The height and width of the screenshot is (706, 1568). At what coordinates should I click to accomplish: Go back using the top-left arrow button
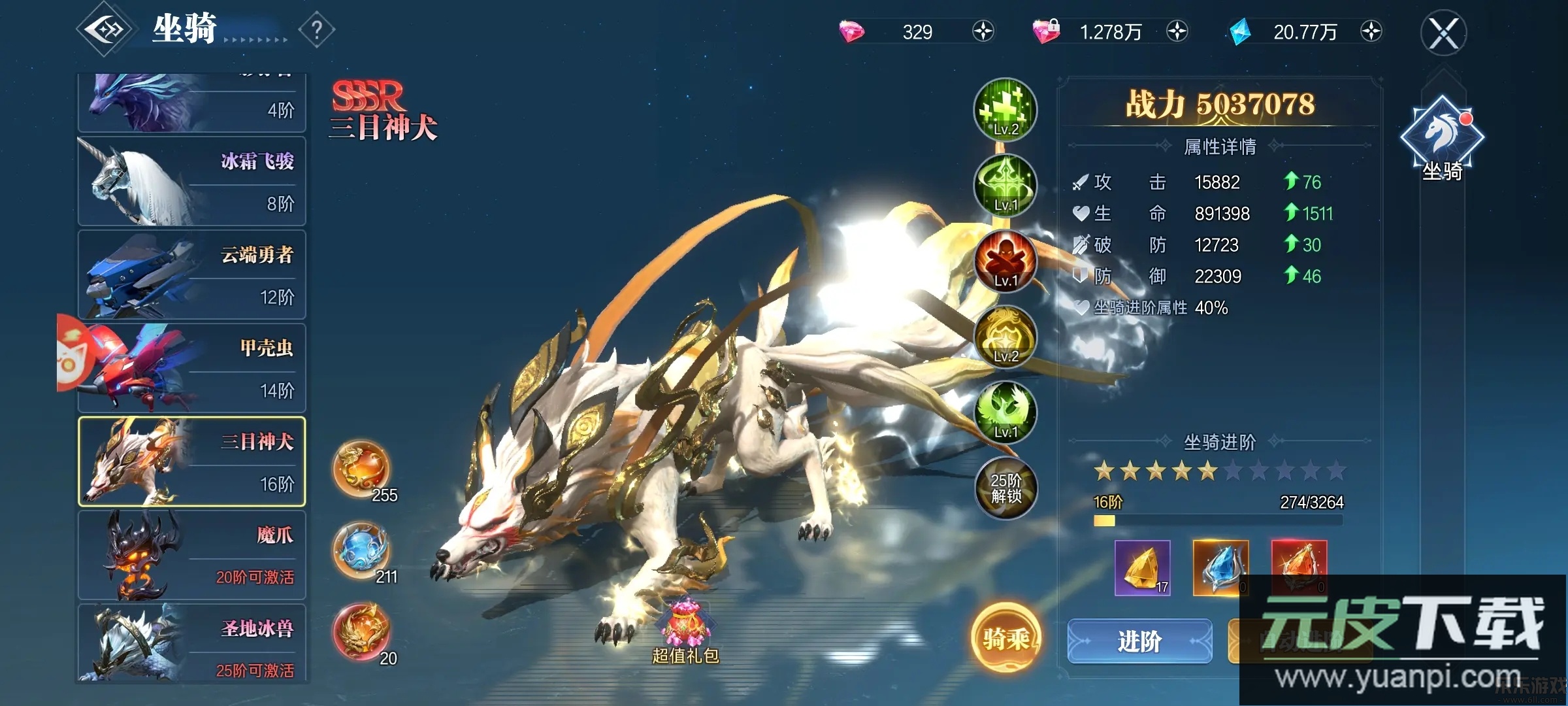point(105,29)
